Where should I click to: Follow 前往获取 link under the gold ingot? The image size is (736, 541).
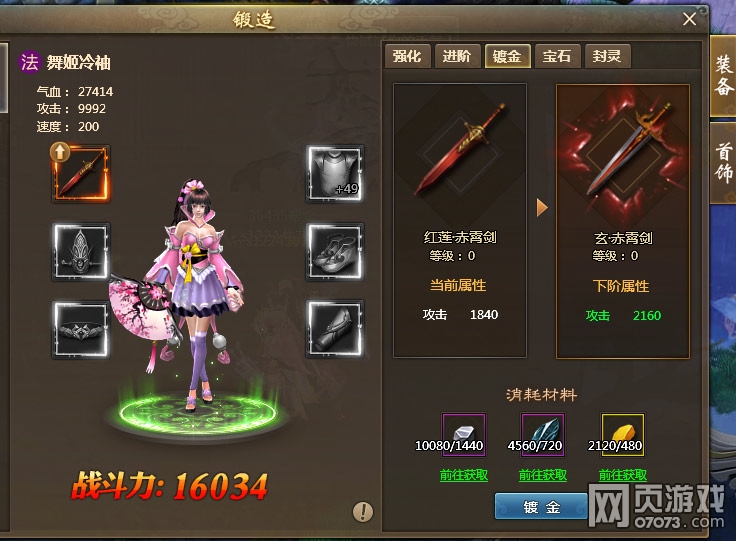[623, 475]
